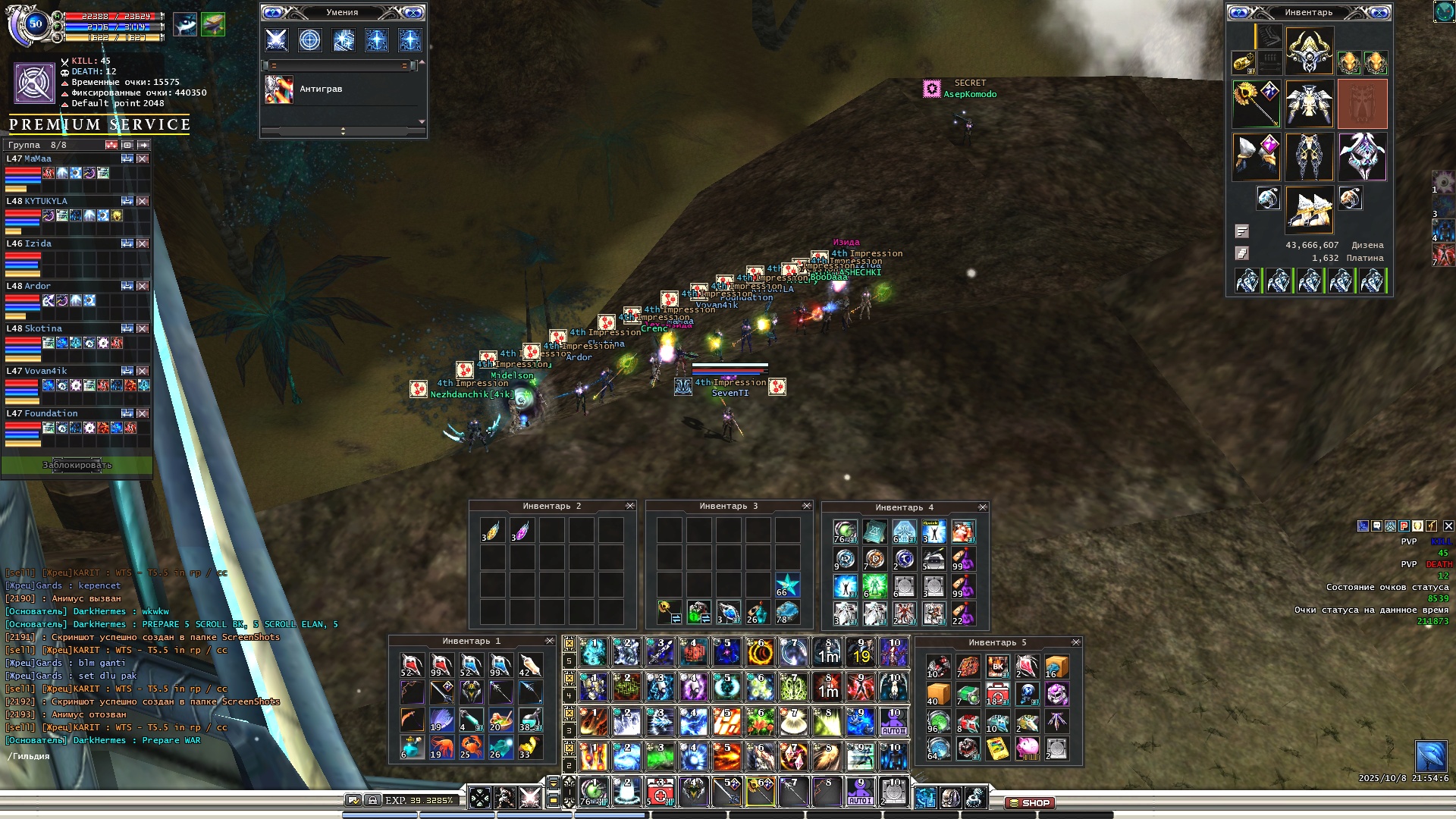
Task: Select the star item stacked at 66
Action: pos(787,585)
